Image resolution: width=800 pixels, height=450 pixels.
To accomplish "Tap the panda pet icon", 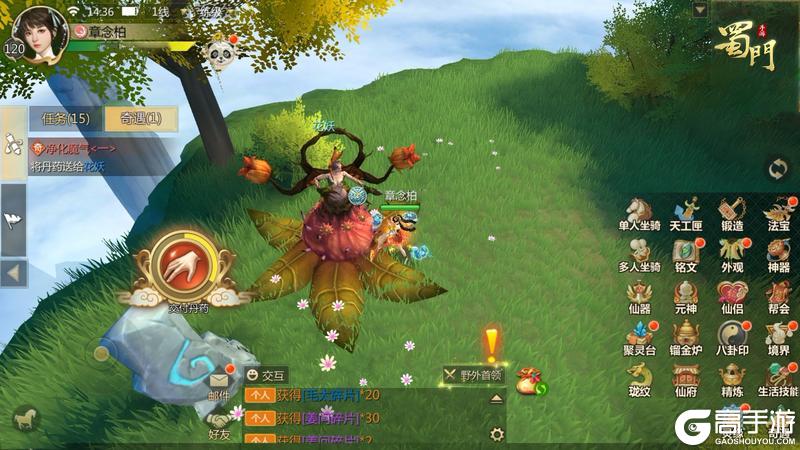I will pos(219,52).
